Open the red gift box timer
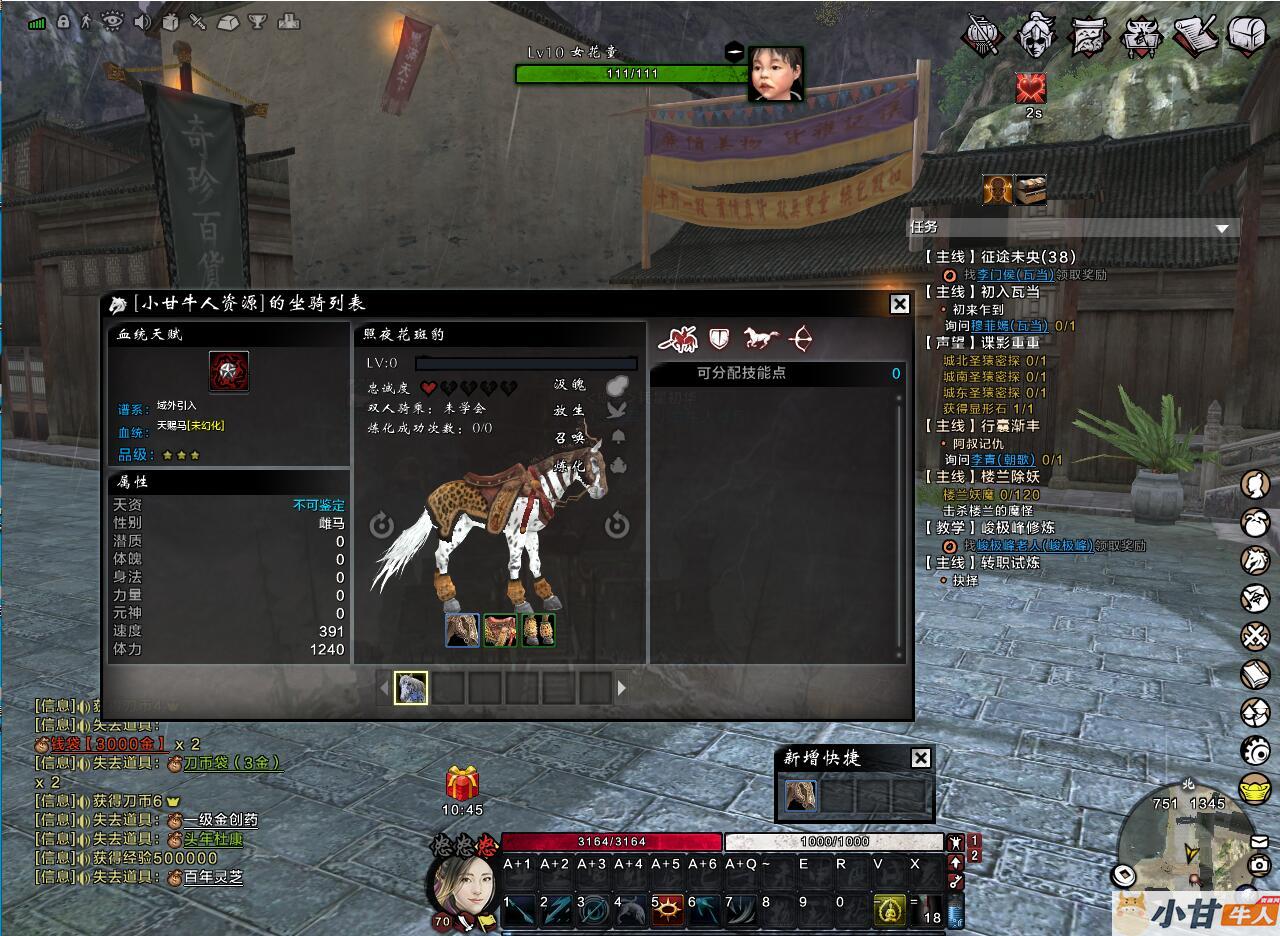Screen dimensions: 1280x936 462,783
